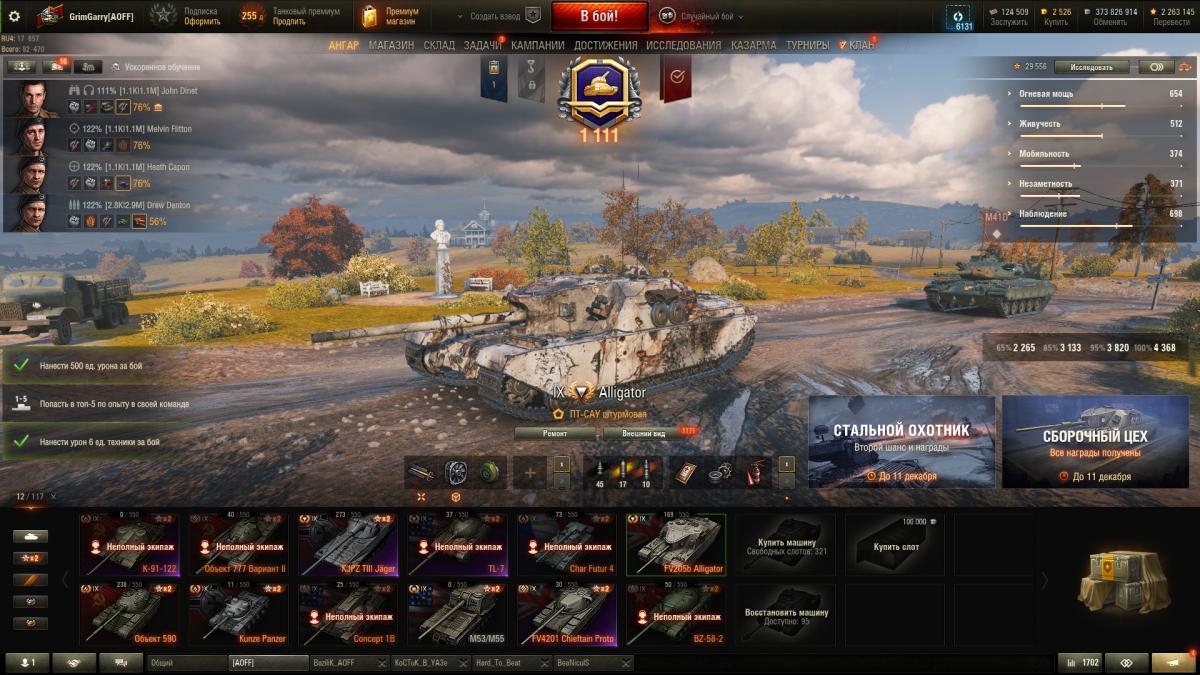This screenshot has width=1200, height=675.
Task: Start battle with the red В бой! button
Action: pyautogui.click(x=599, y=16)
